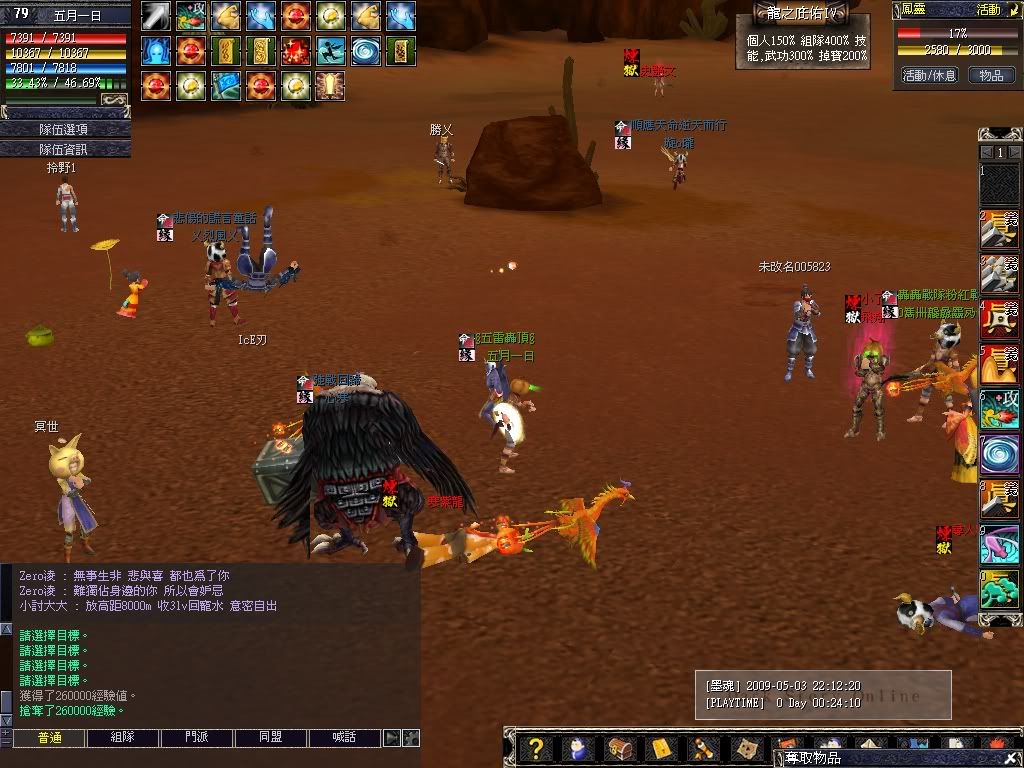The width and height of the screenshot is (1024, 768).
Task: Open the 隊伍資訊 party info panel
Action: [64, 149]
